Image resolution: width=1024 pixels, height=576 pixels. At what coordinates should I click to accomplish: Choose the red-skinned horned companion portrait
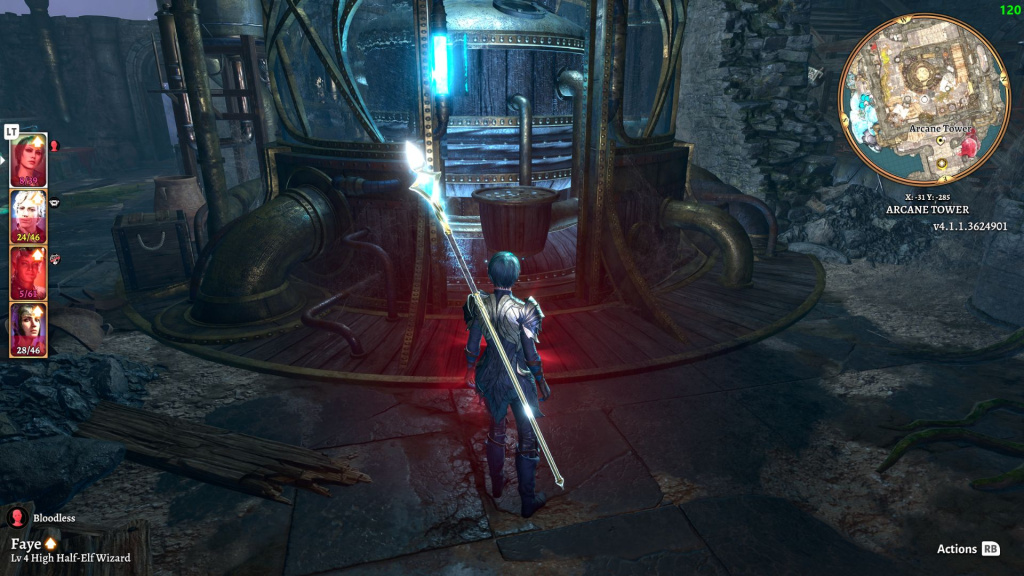point(28,272)
